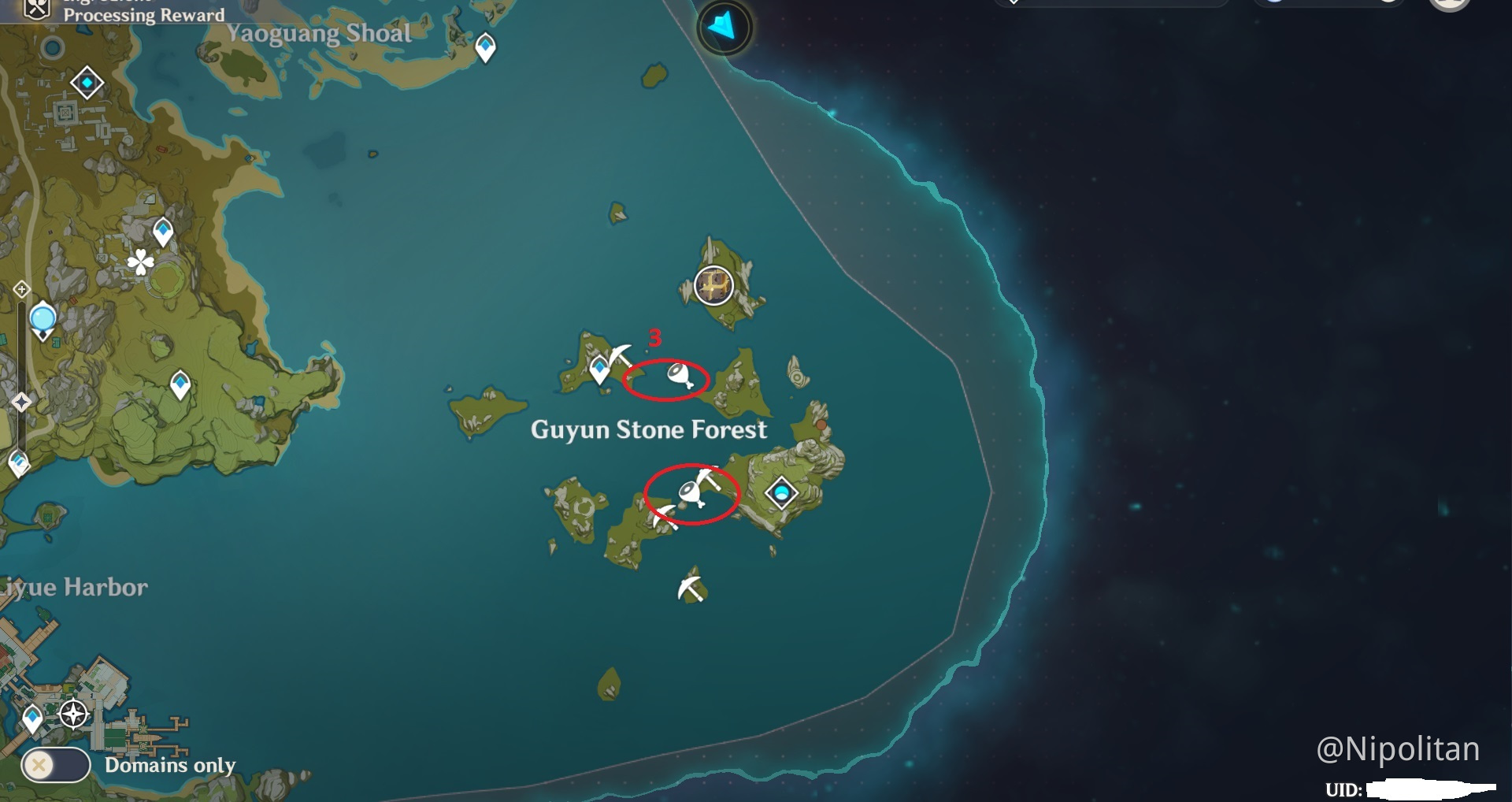The width and height of the screenshot is (1512, 802).
Task: Select the diamond marker on Guyun's large eastern island
Action: (782, 493)
